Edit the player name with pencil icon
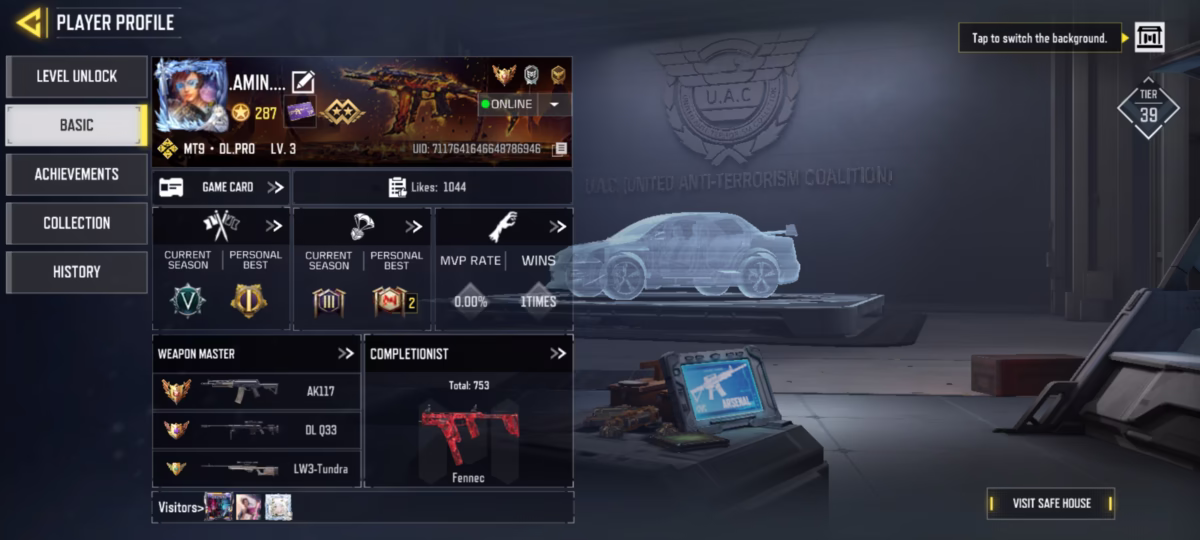 pyautogui.click(x=303, y=82)
